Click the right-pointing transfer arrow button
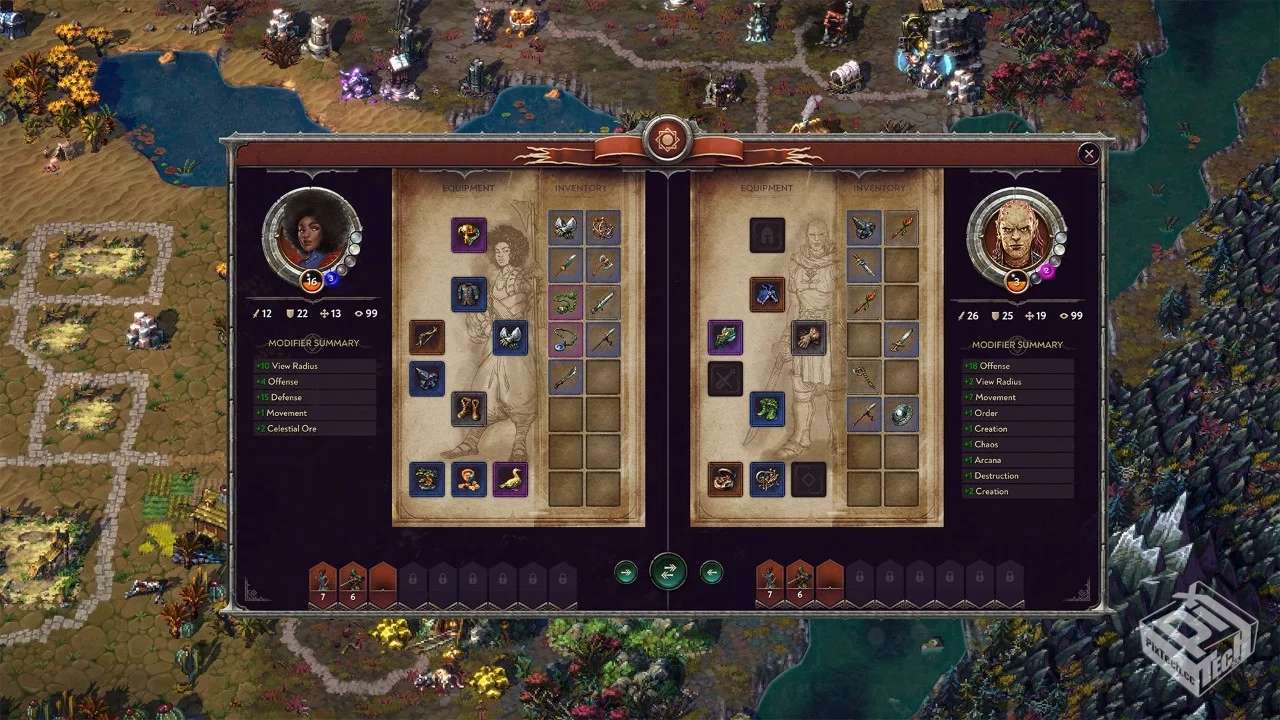1280x720 pixels. pos(626,572)
